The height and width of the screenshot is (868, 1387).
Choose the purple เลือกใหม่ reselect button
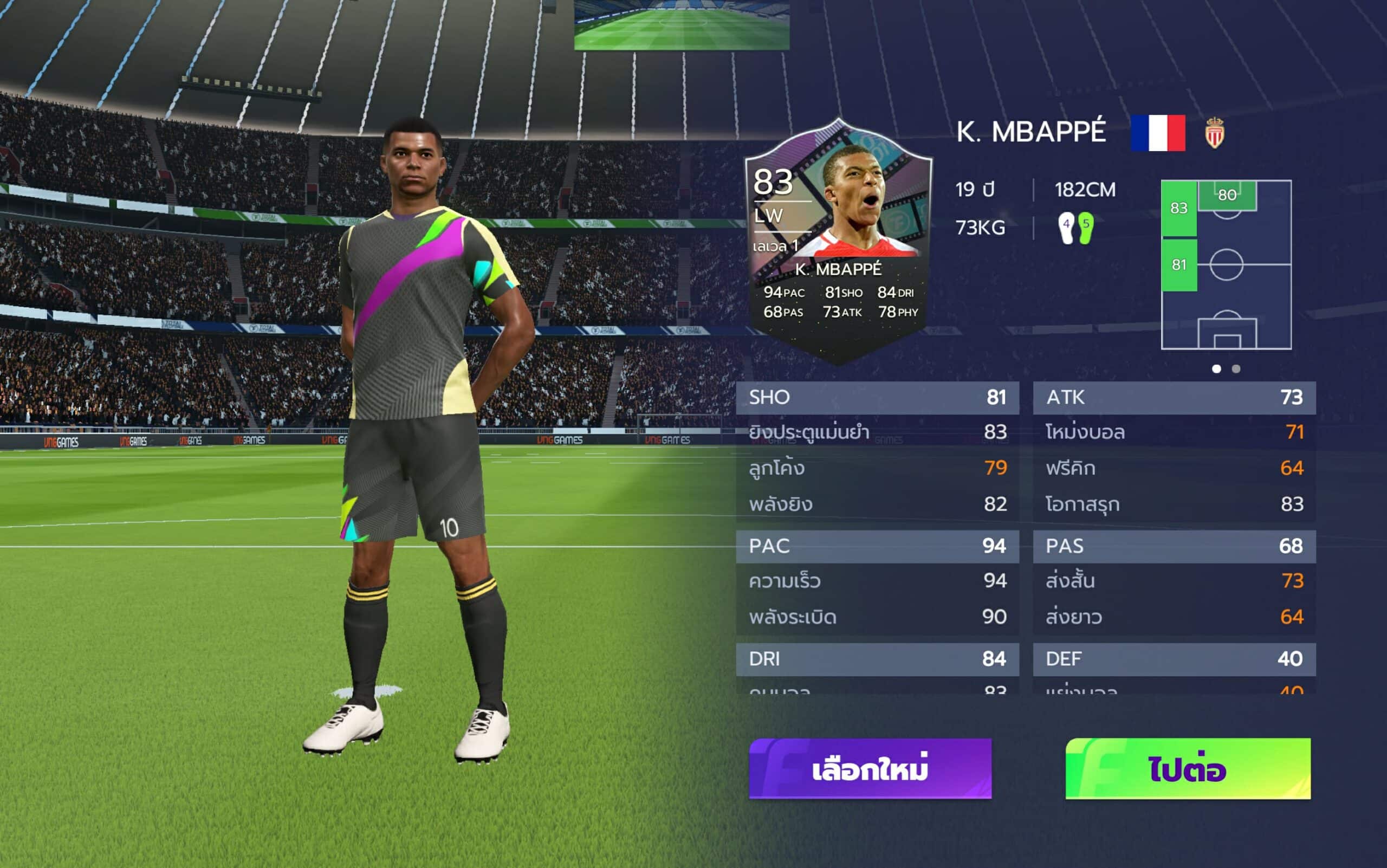pyautogui.click(x=870, y=768)
